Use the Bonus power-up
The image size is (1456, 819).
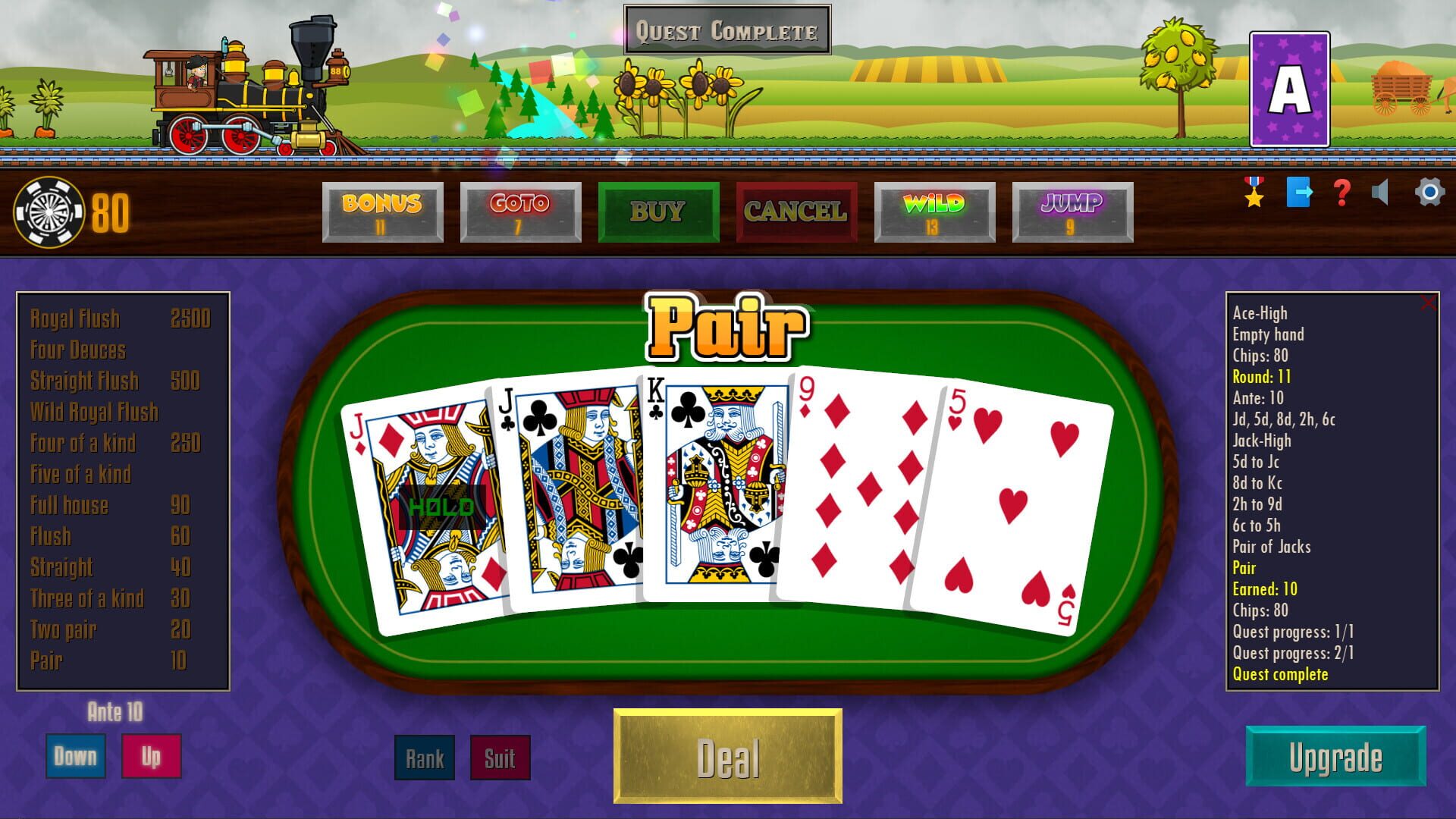click(x=382, y=211)
